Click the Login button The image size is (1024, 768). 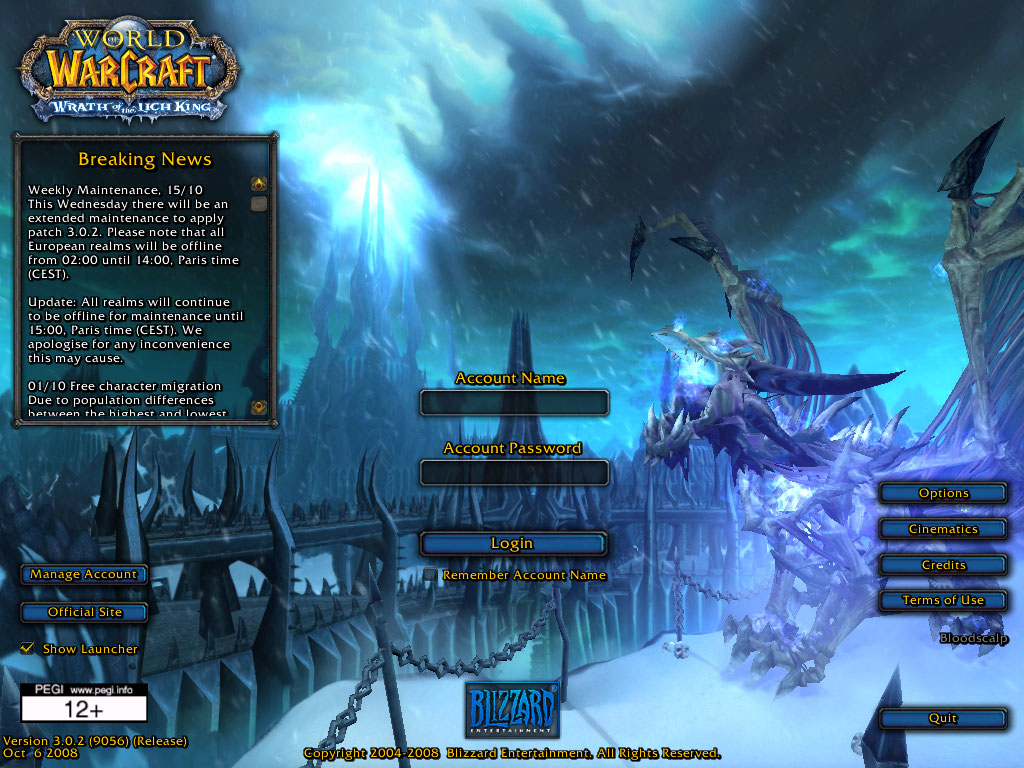[x=513, y=543]
